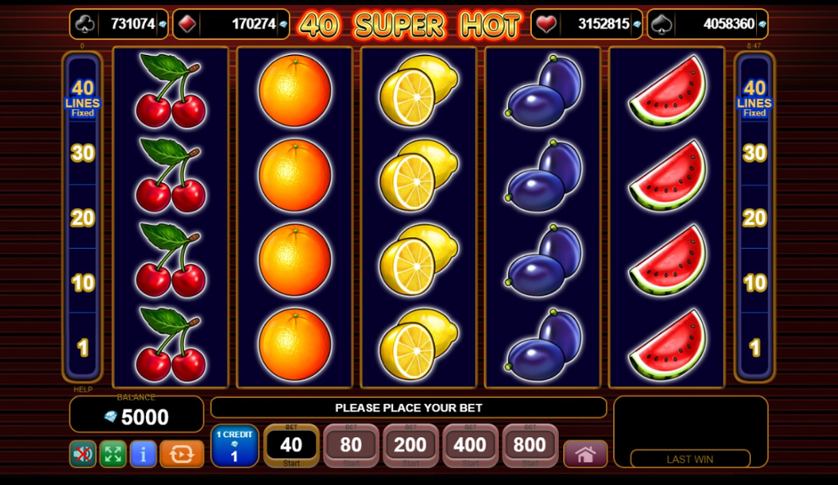Image resolution: width=838 pixels, height=485 pixels.
Task: Spin with the 800 bet
Action: pyautogui.click(x=530, y=445)
